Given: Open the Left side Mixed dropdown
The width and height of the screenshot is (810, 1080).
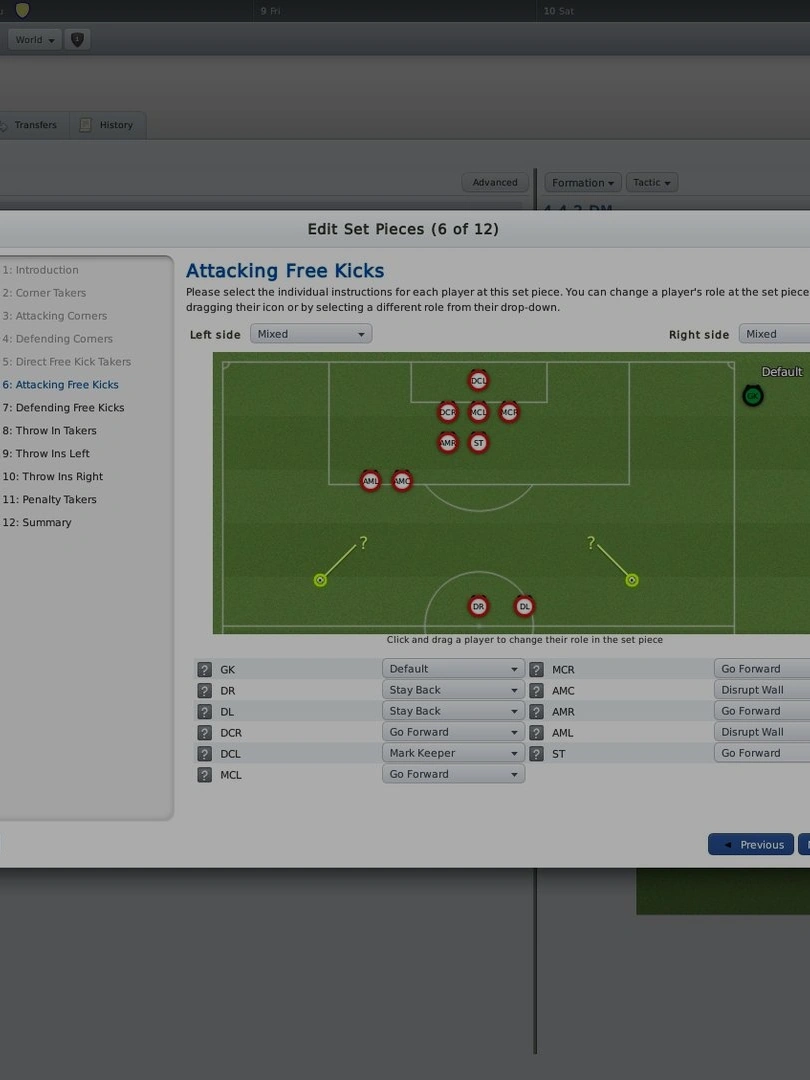Looking at the screenshot, I should tap(310, 334).
